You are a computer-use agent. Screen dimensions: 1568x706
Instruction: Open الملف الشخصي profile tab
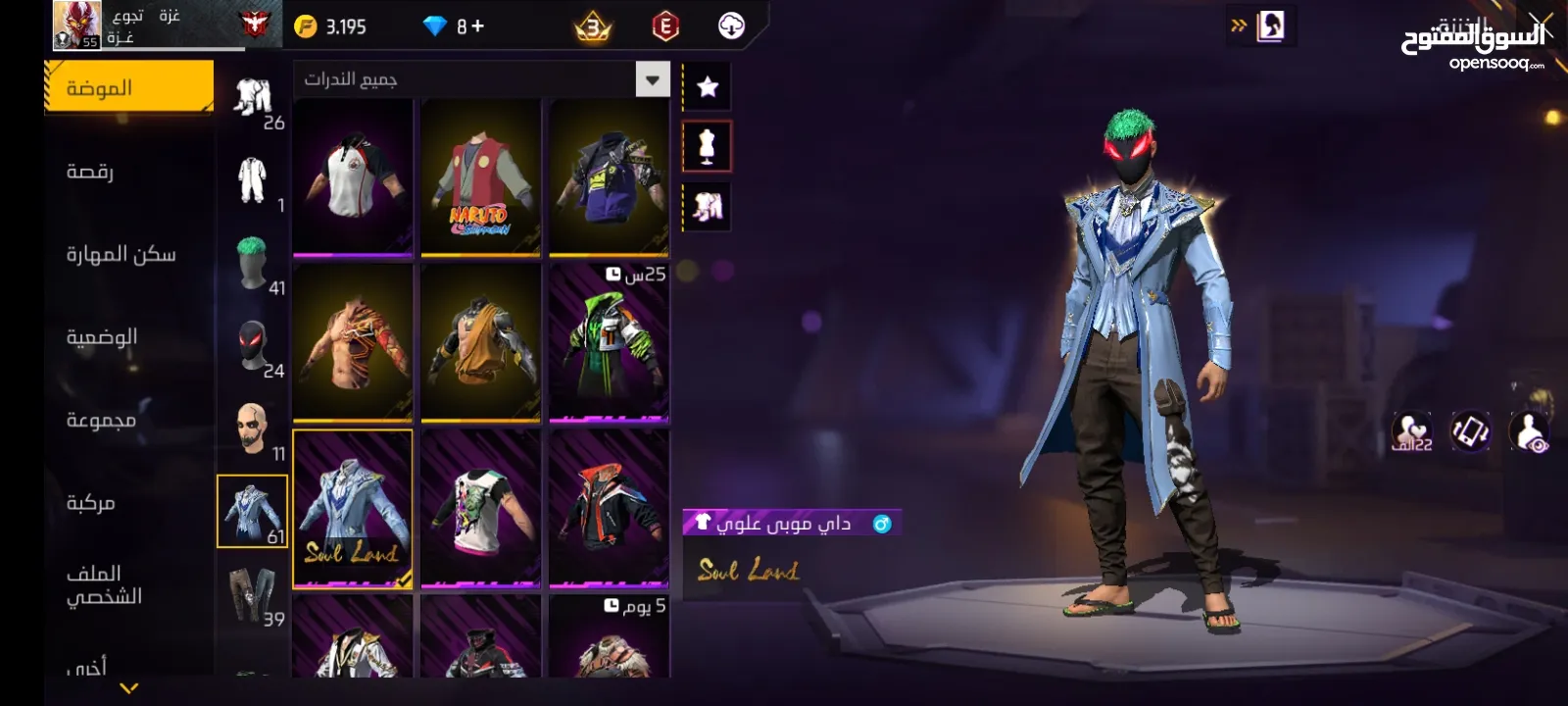click(x=104, y=584)
